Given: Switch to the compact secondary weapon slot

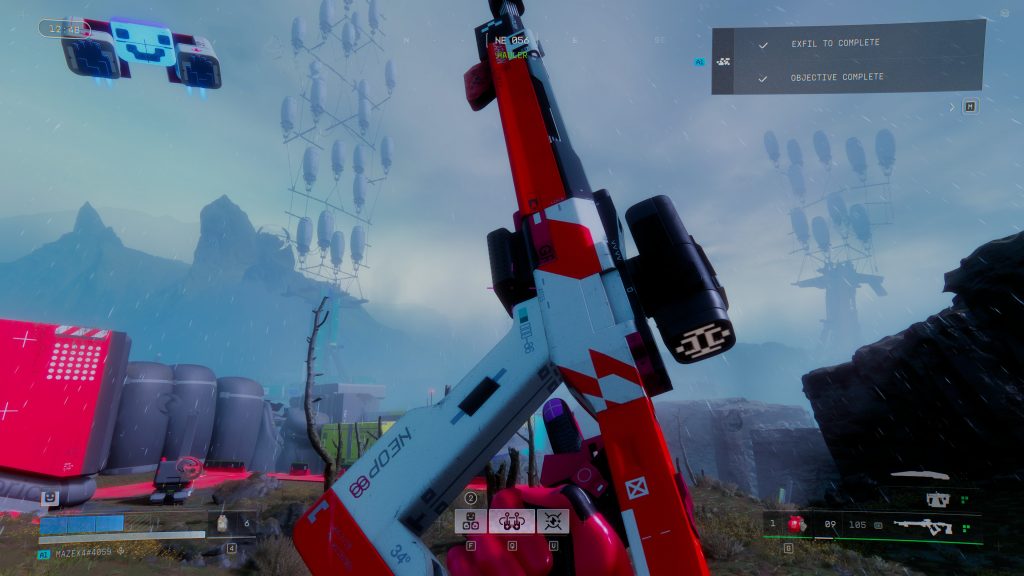Looking at the screenshot, I should pos(937,498).
